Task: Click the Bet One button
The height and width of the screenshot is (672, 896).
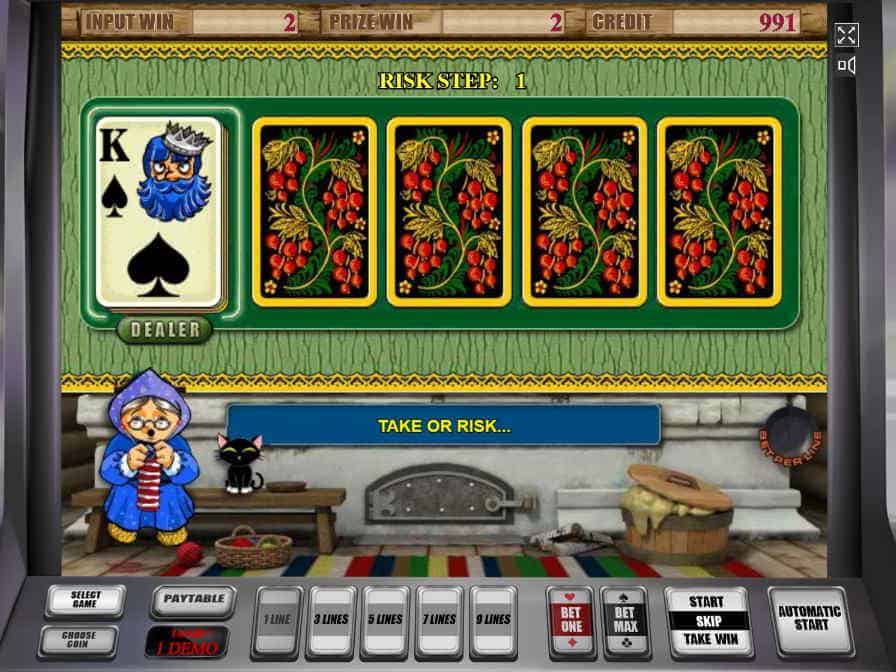Action: pyautogui.click(x=570, y=620)
